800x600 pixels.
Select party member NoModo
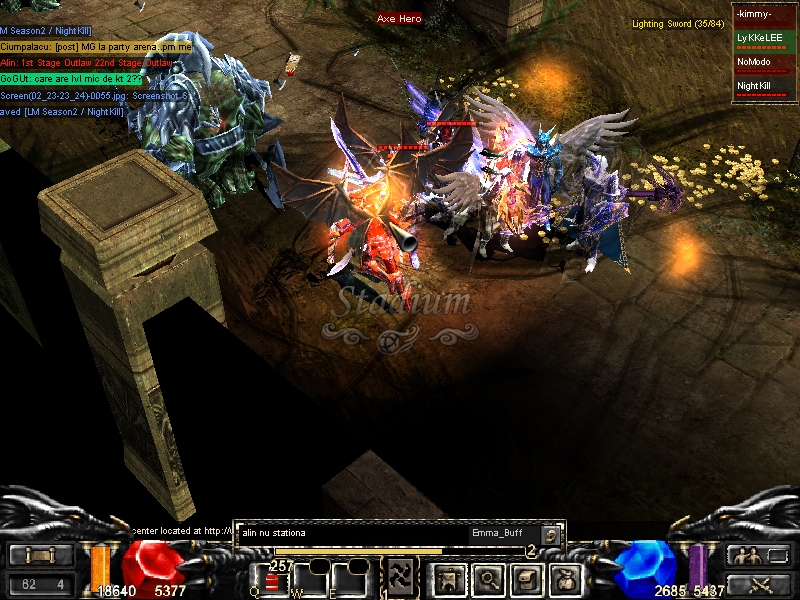(x=763, y=63)
